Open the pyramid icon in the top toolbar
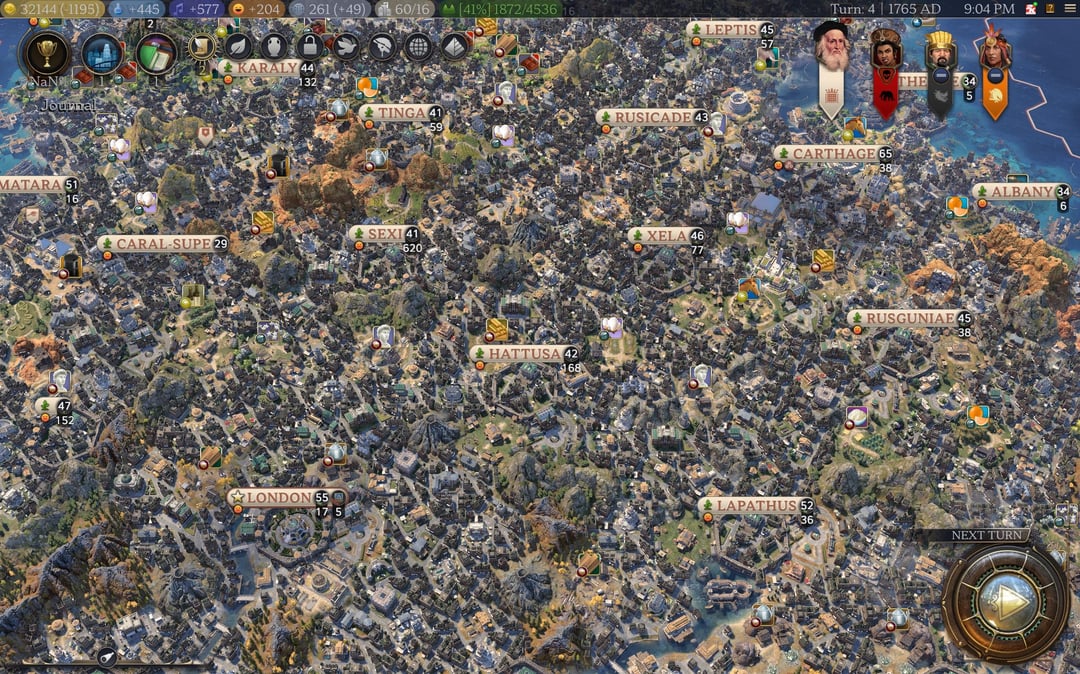This screenshot has width=1080, height=674. 454,46
